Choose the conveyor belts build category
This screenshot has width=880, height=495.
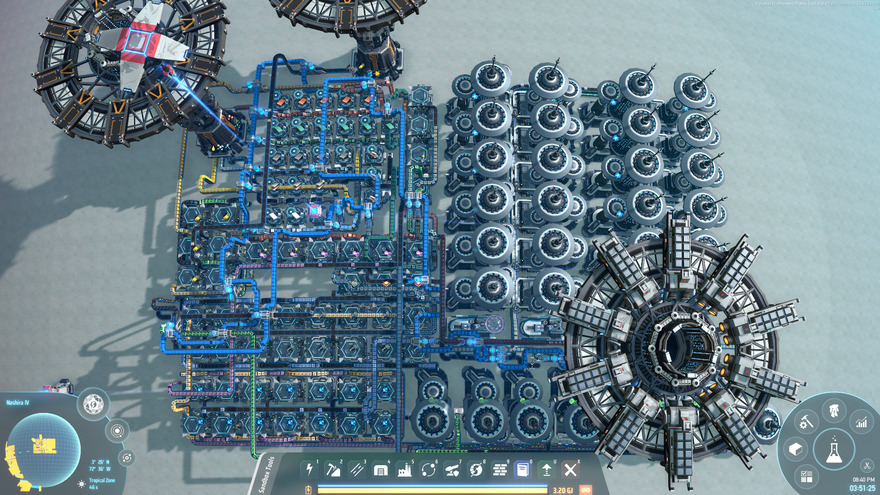358,469
